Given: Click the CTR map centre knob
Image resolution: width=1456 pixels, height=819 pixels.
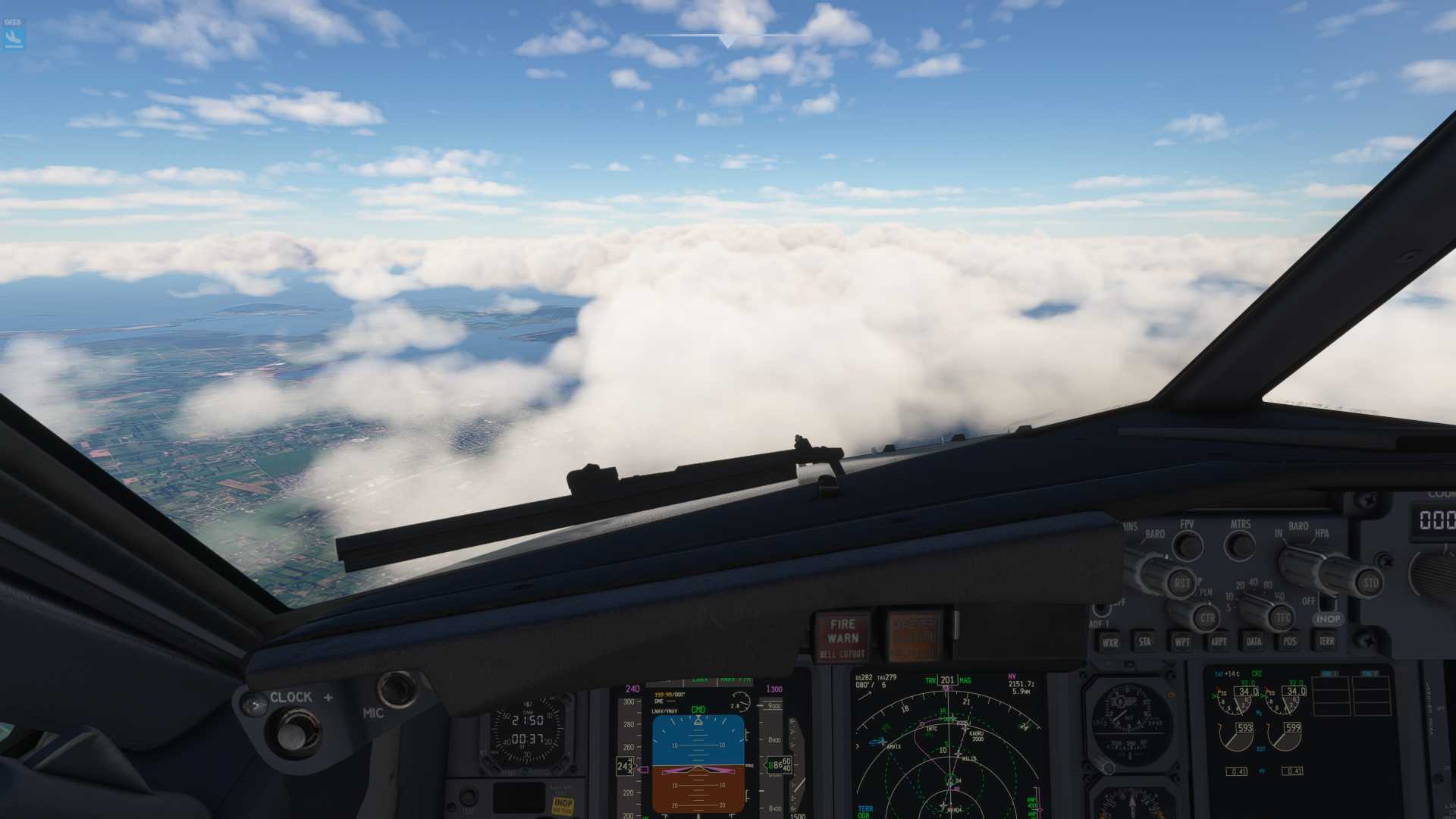Looking at the screenshot, I should tap(1207, 617).
